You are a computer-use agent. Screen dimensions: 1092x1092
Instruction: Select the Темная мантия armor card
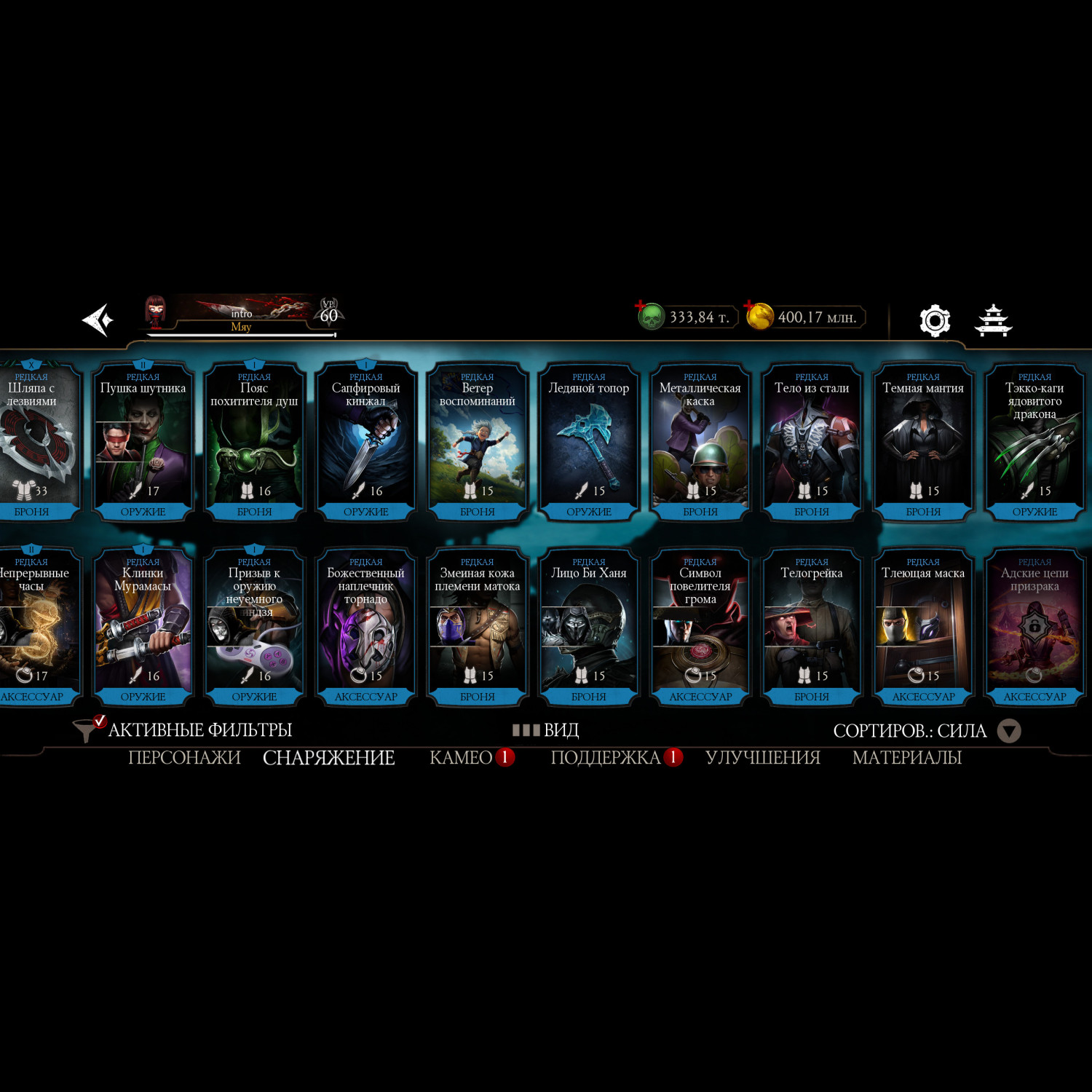(923, 442)
